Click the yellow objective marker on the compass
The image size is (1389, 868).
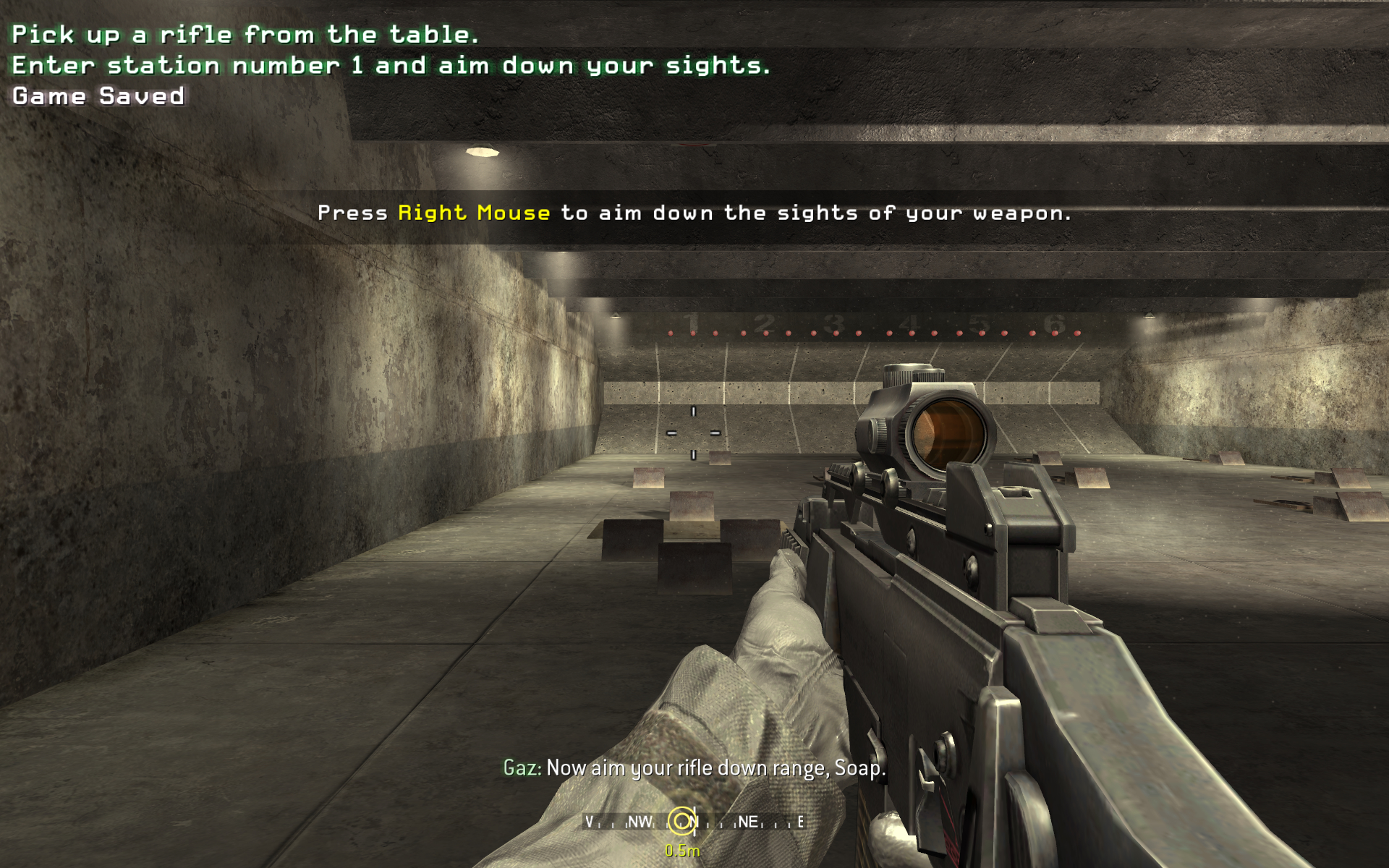[681, 821]
